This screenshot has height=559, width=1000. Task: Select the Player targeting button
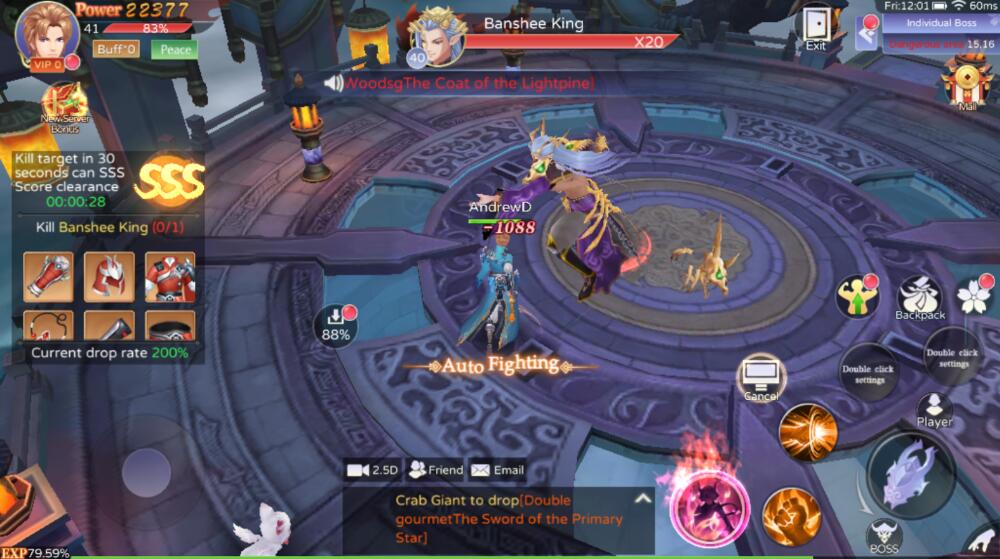click(x=934, y=408)
